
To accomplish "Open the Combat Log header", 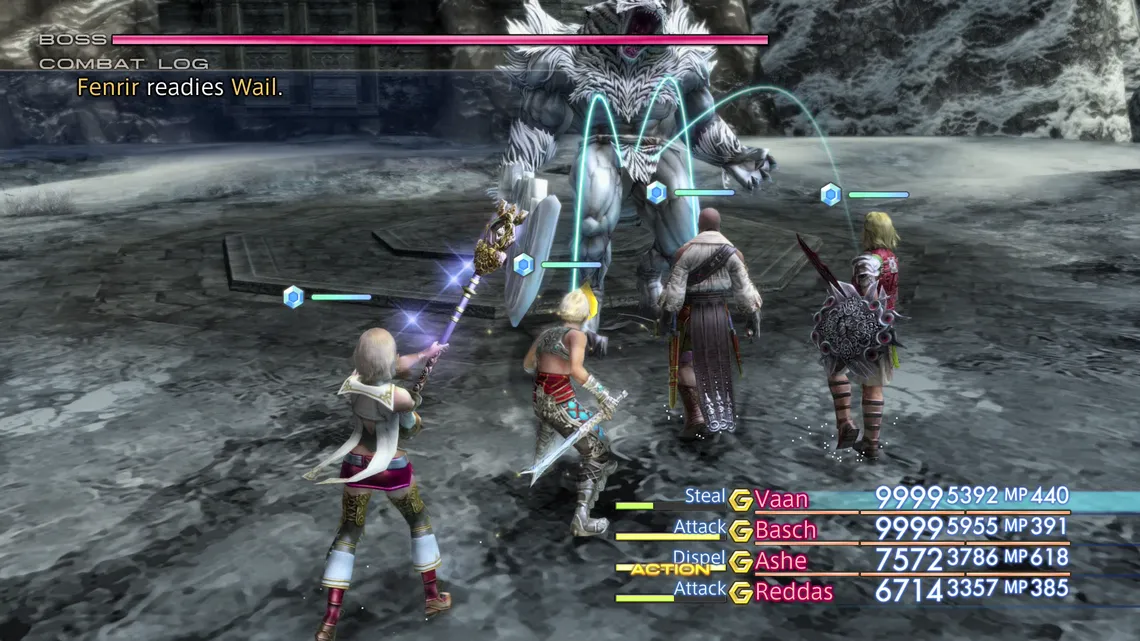I will click(x=124, y=64).
